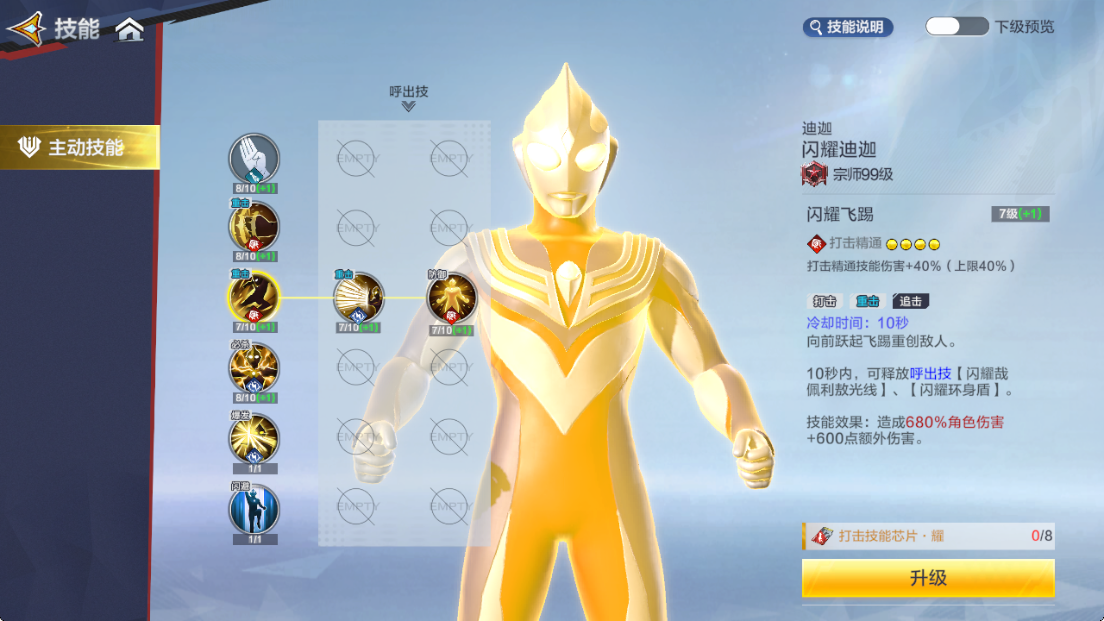The height and width of the screenshot is (621, 1104).
Task: Click the 打击技能芯片·耀 material row
Action: [x=927, y=536]
